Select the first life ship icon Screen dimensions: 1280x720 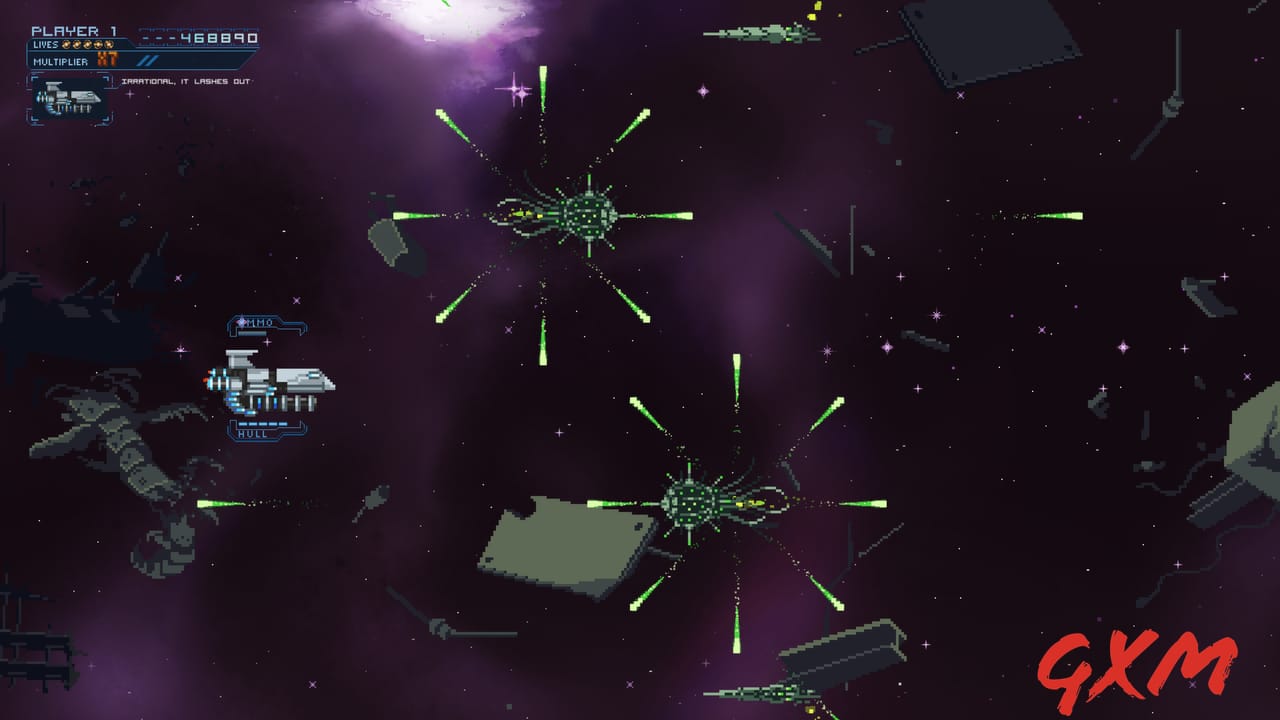coord(64,45)
